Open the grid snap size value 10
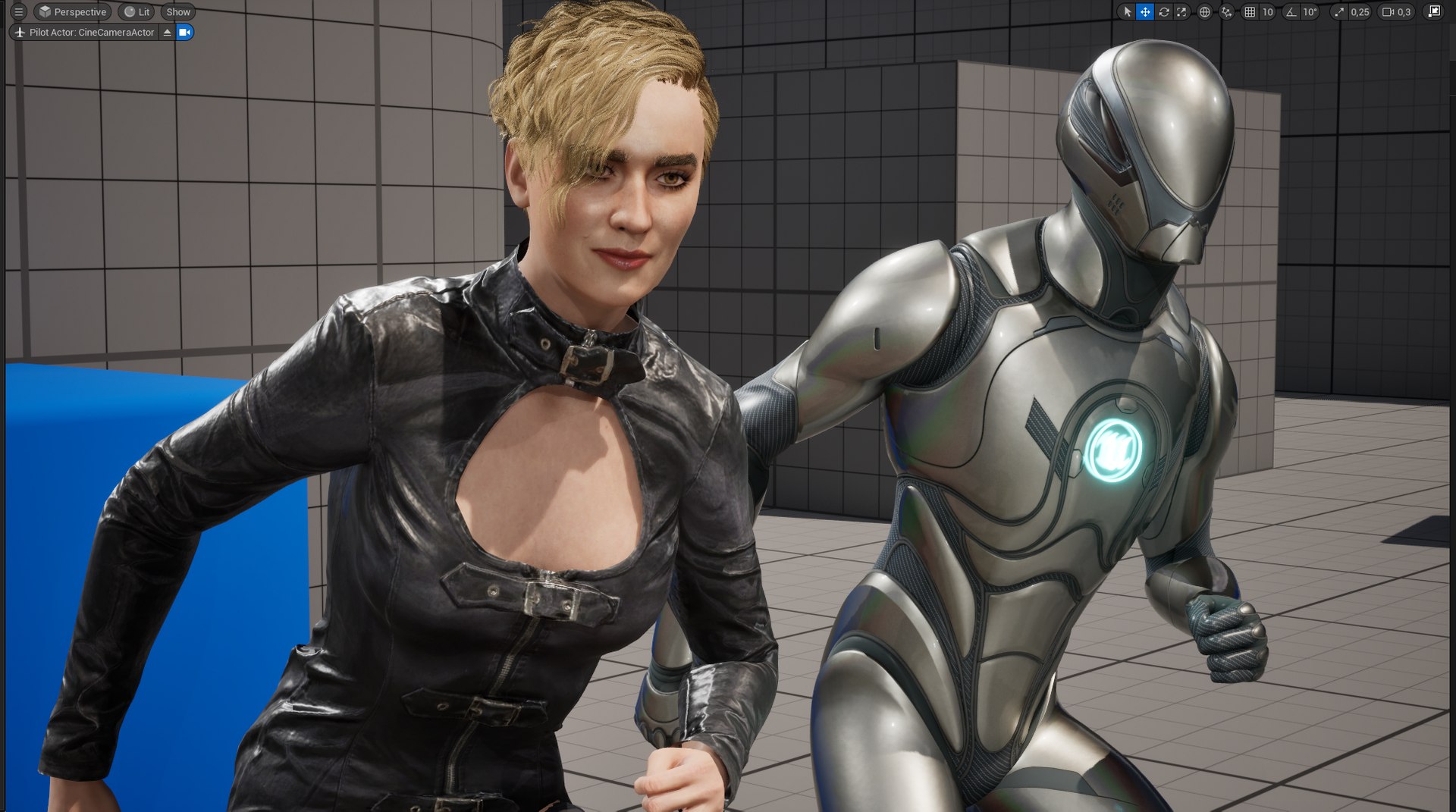The image size is (1456, 812). 1267,12
